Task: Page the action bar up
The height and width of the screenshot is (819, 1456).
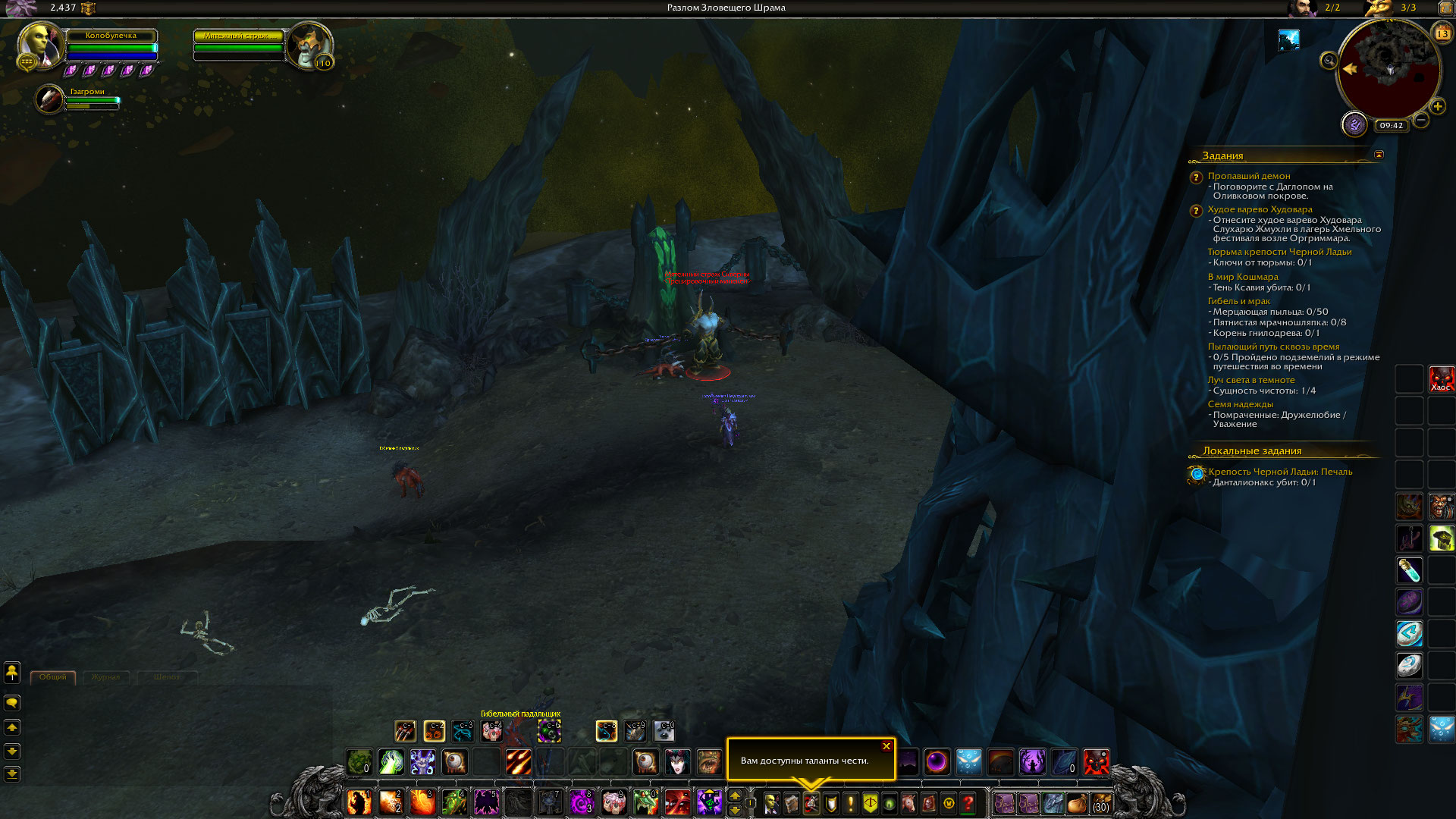Action: pyautogui.click(x=734, y=795)
